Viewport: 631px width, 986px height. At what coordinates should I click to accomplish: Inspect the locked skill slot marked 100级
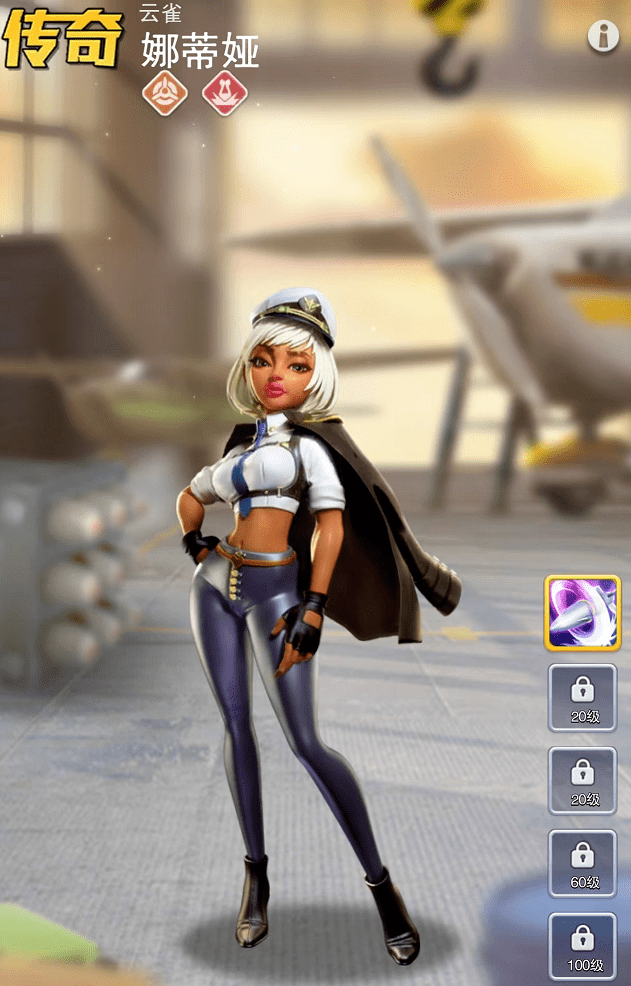pyautogui.click(x=582, y=945)
